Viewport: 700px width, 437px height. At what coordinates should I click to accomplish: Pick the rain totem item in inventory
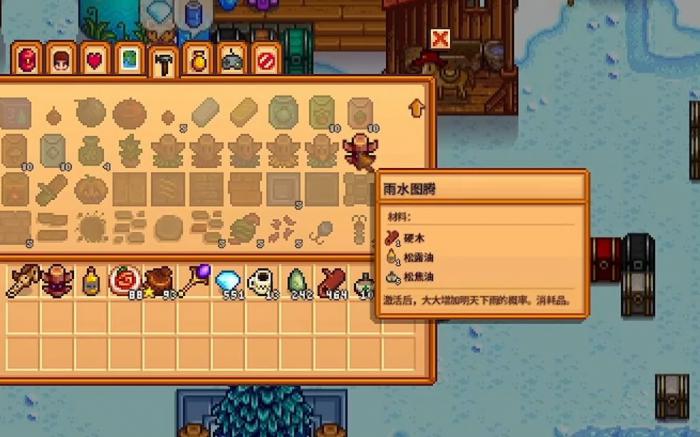57,282
